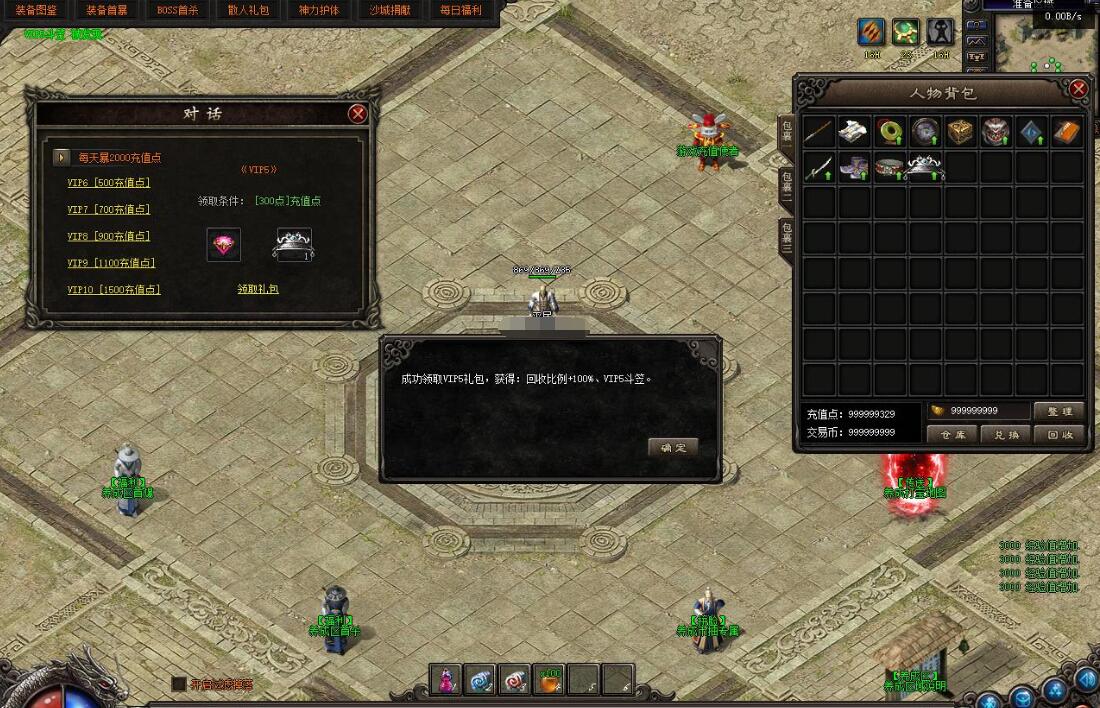Sort the bag with 整理 button
The height and width of the screenshot is (708, 1100).
(x=1059, y=411)
